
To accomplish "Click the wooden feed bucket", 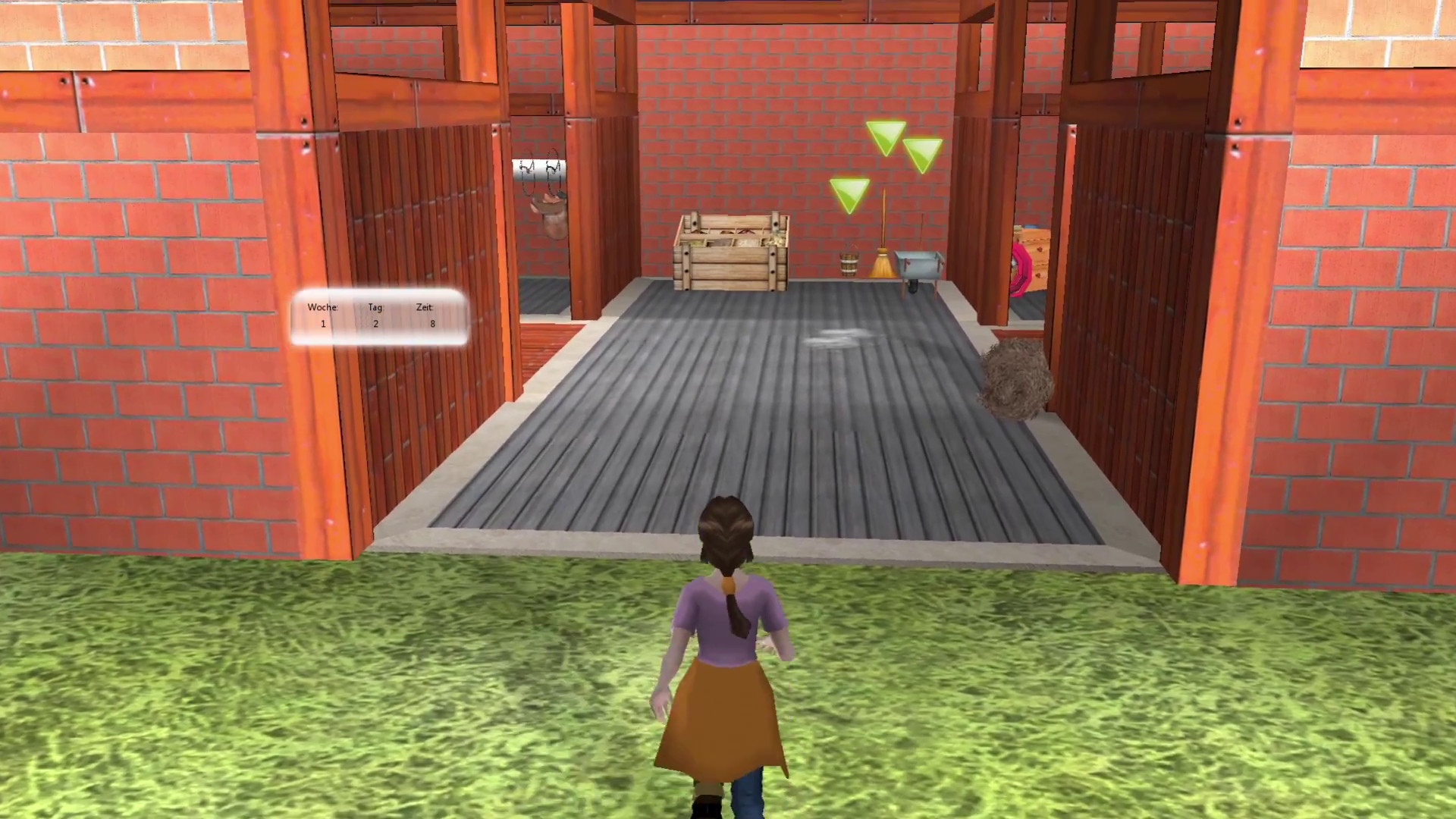I will 849,264.
